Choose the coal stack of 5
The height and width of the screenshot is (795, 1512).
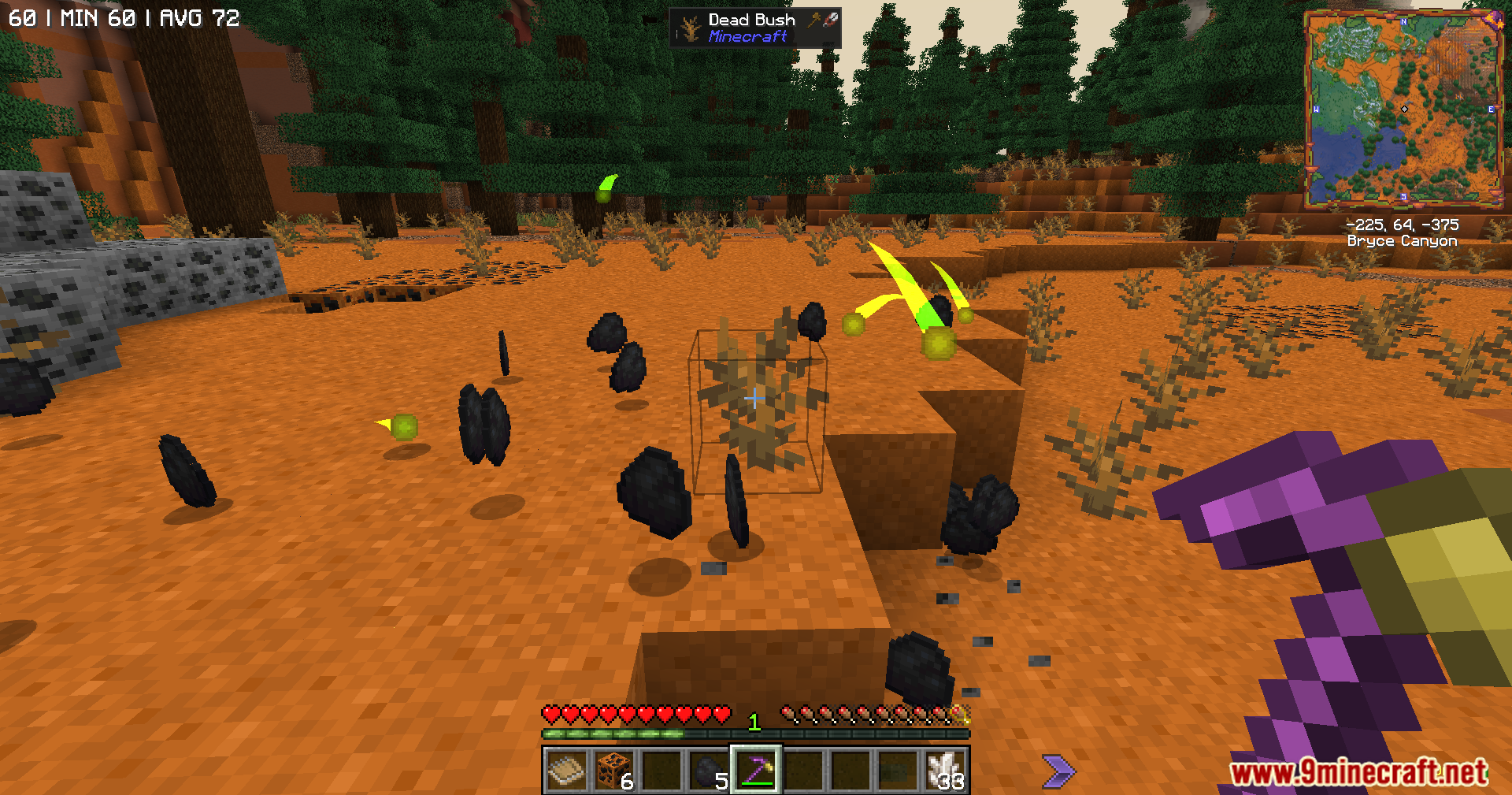pyautogui.click(x=708, y=770)
